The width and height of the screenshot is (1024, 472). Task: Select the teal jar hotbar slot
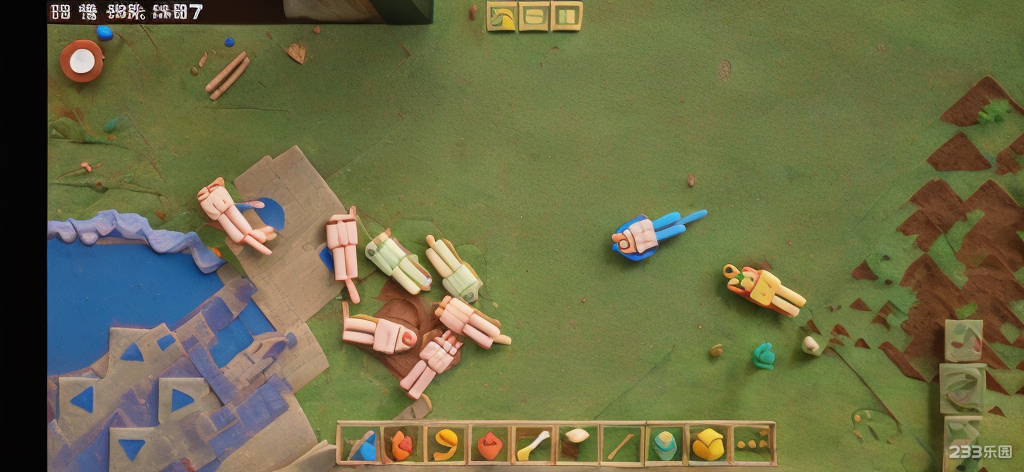pyautogui.click(x=664, y=444)
